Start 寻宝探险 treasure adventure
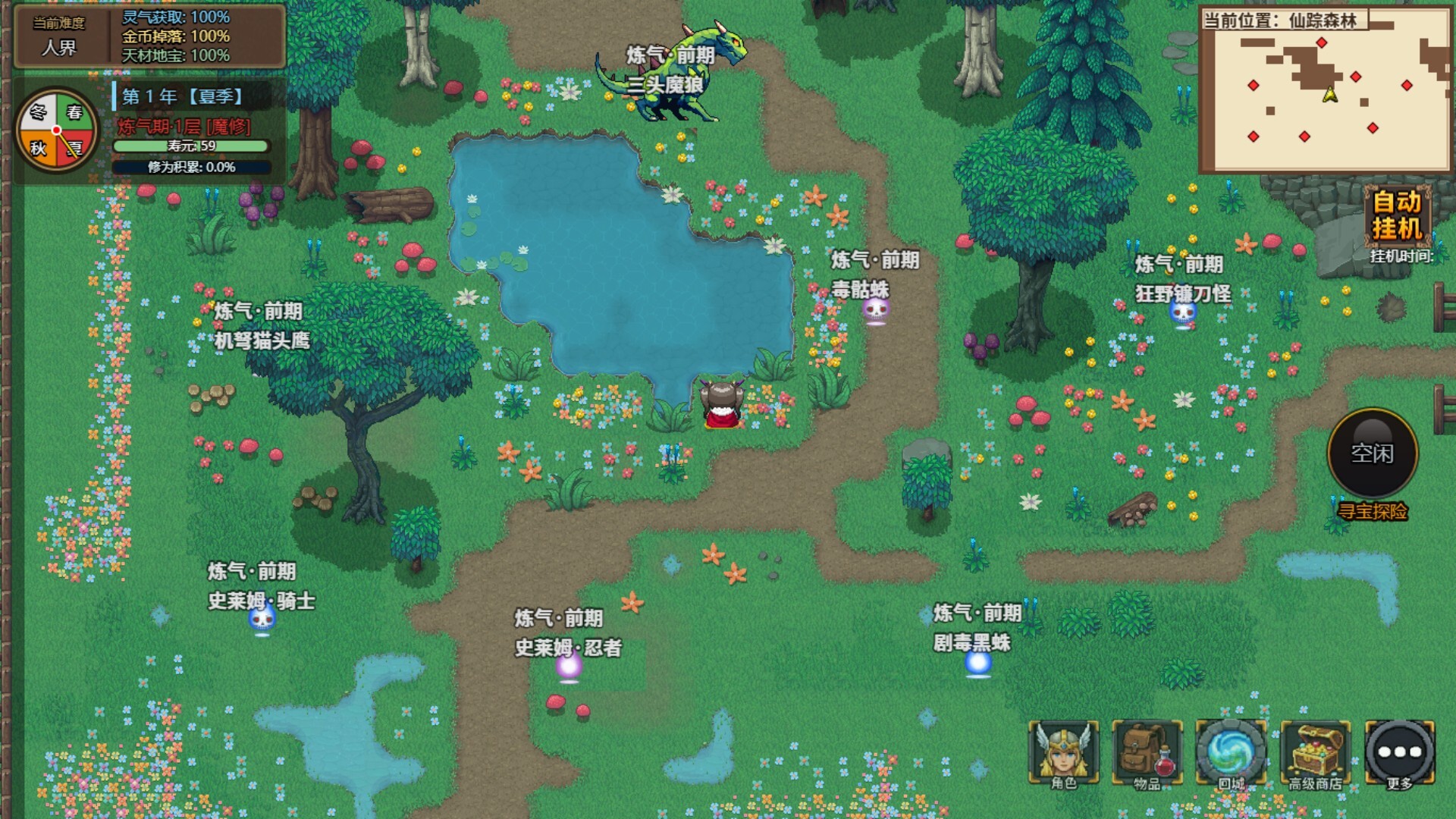The height and width of the screenshot is (819, 1456). coord(1372,512)
